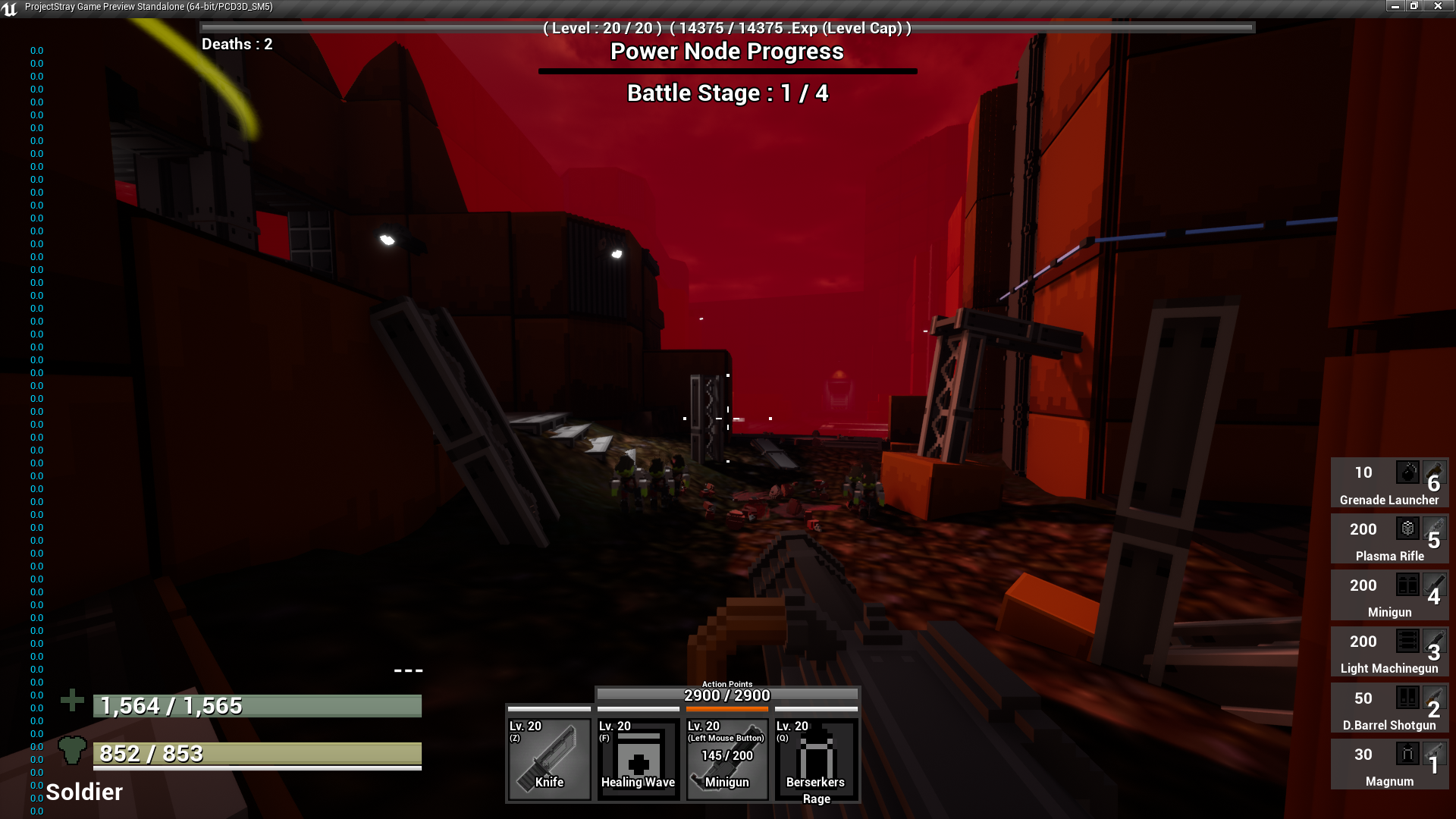
Task: Click the helmet armor icon beside shield bar
Action: coord(73,750)
